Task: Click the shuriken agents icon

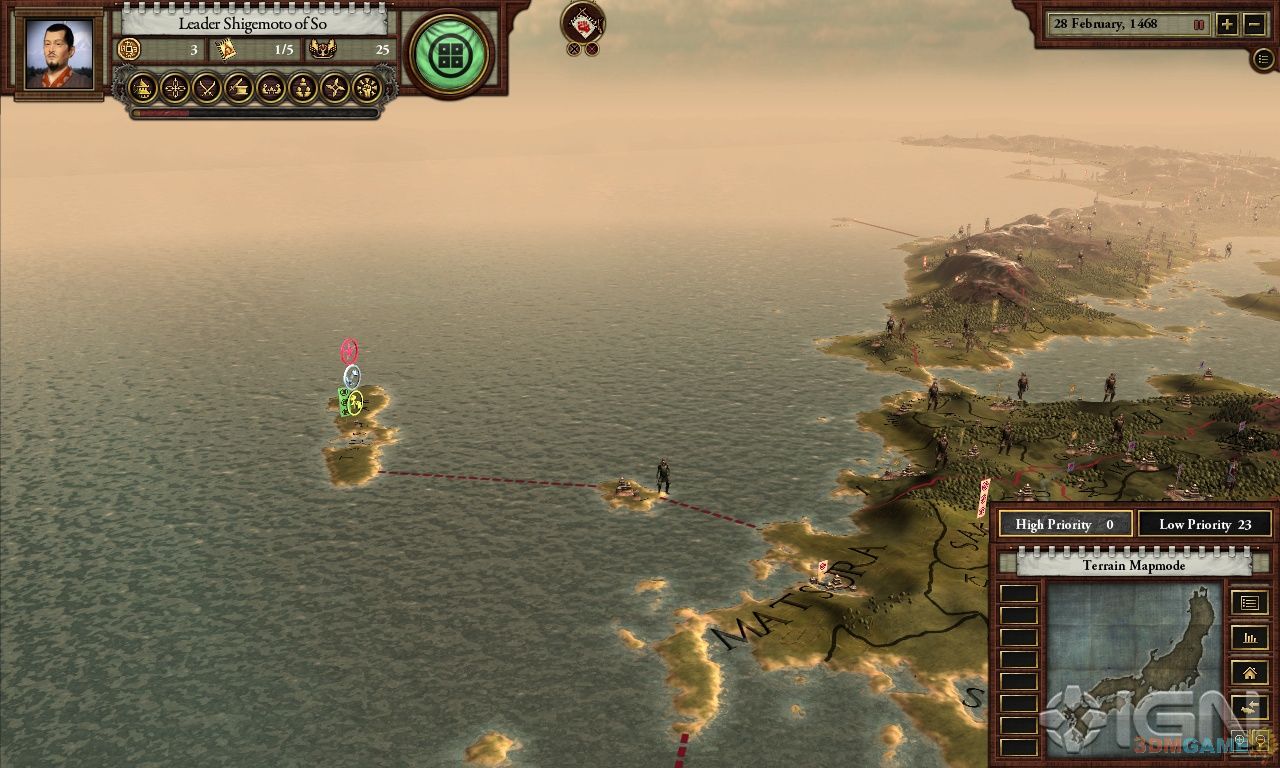Action: (335, 88)
